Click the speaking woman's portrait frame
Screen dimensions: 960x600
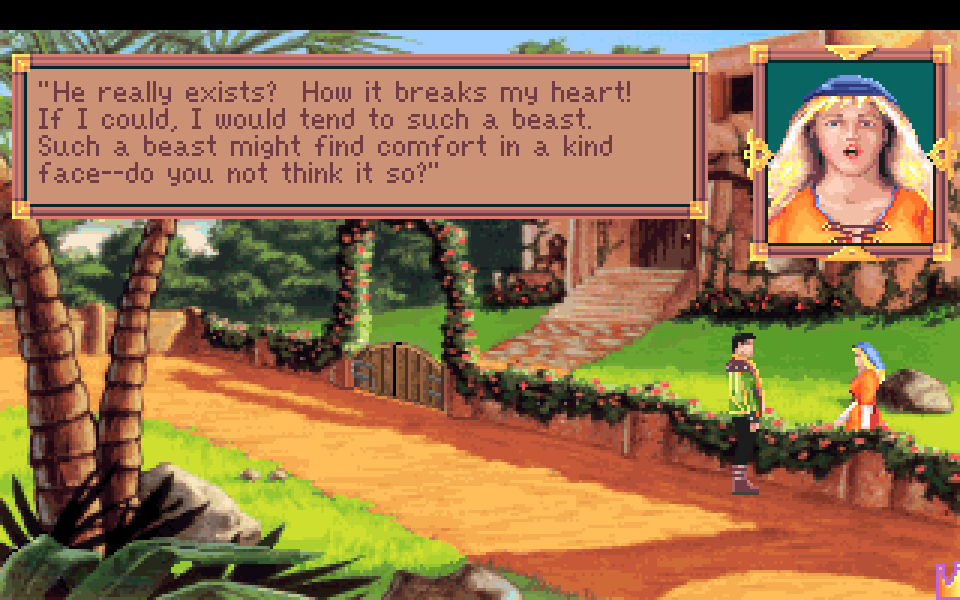[x=849, y=152]
